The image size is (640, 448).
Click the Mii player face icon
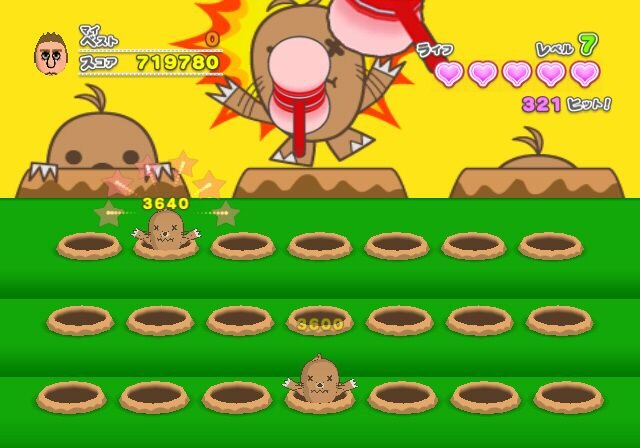[50, 53]
